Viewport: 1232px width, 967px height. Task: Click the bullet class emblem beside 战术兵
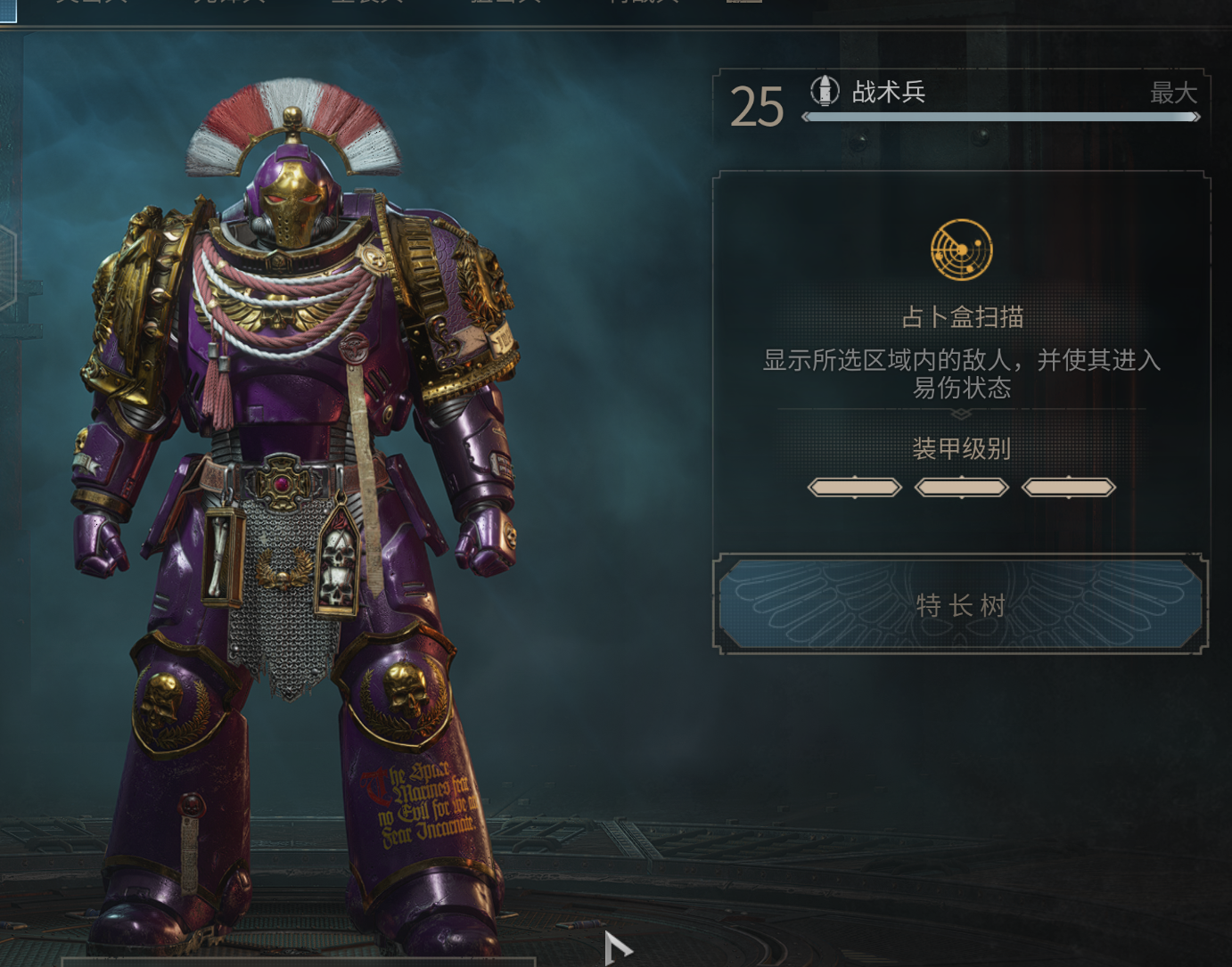pyautogui.click(x=825, y=90)
